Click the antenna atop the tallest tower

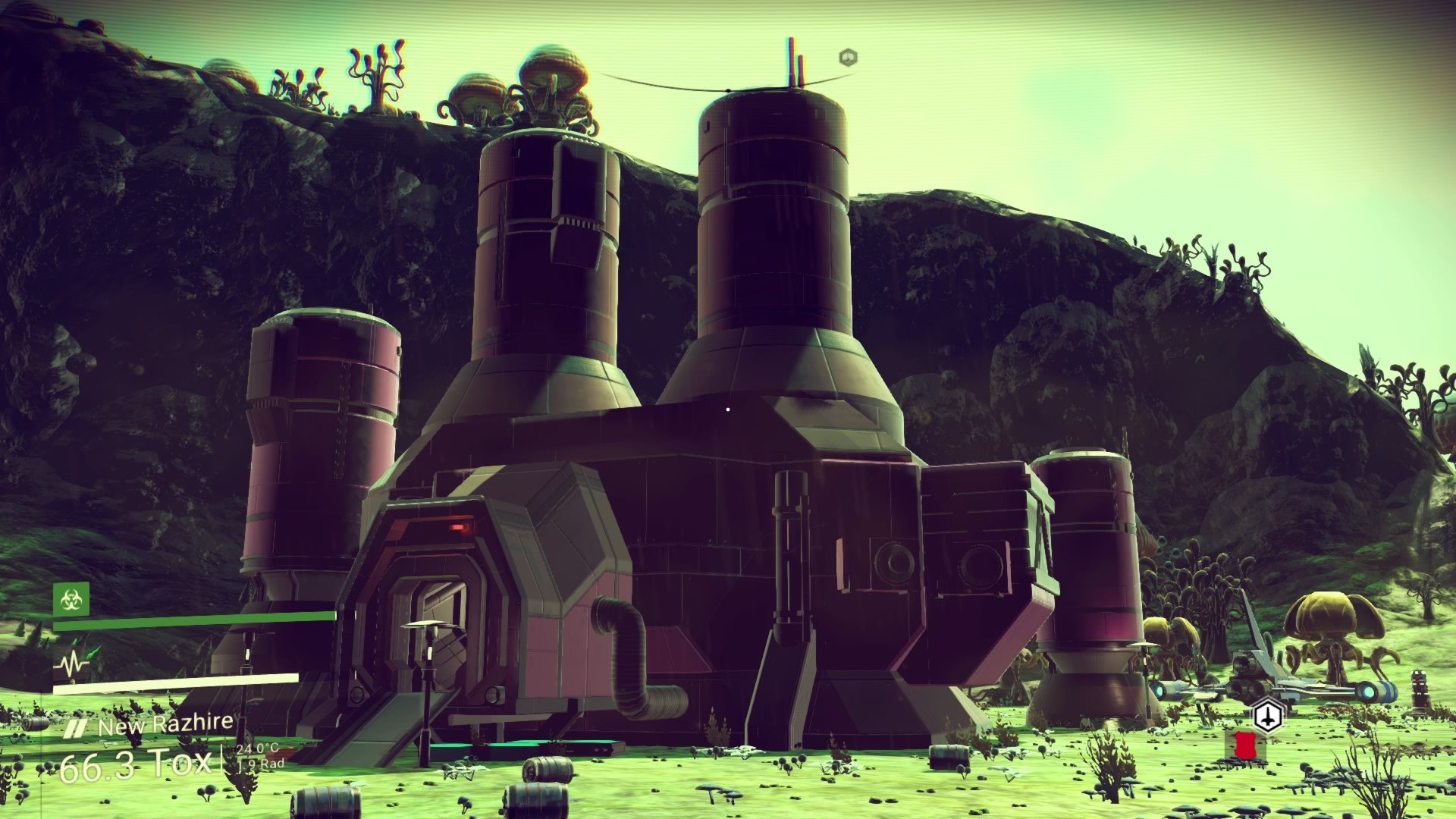point(792,59)
